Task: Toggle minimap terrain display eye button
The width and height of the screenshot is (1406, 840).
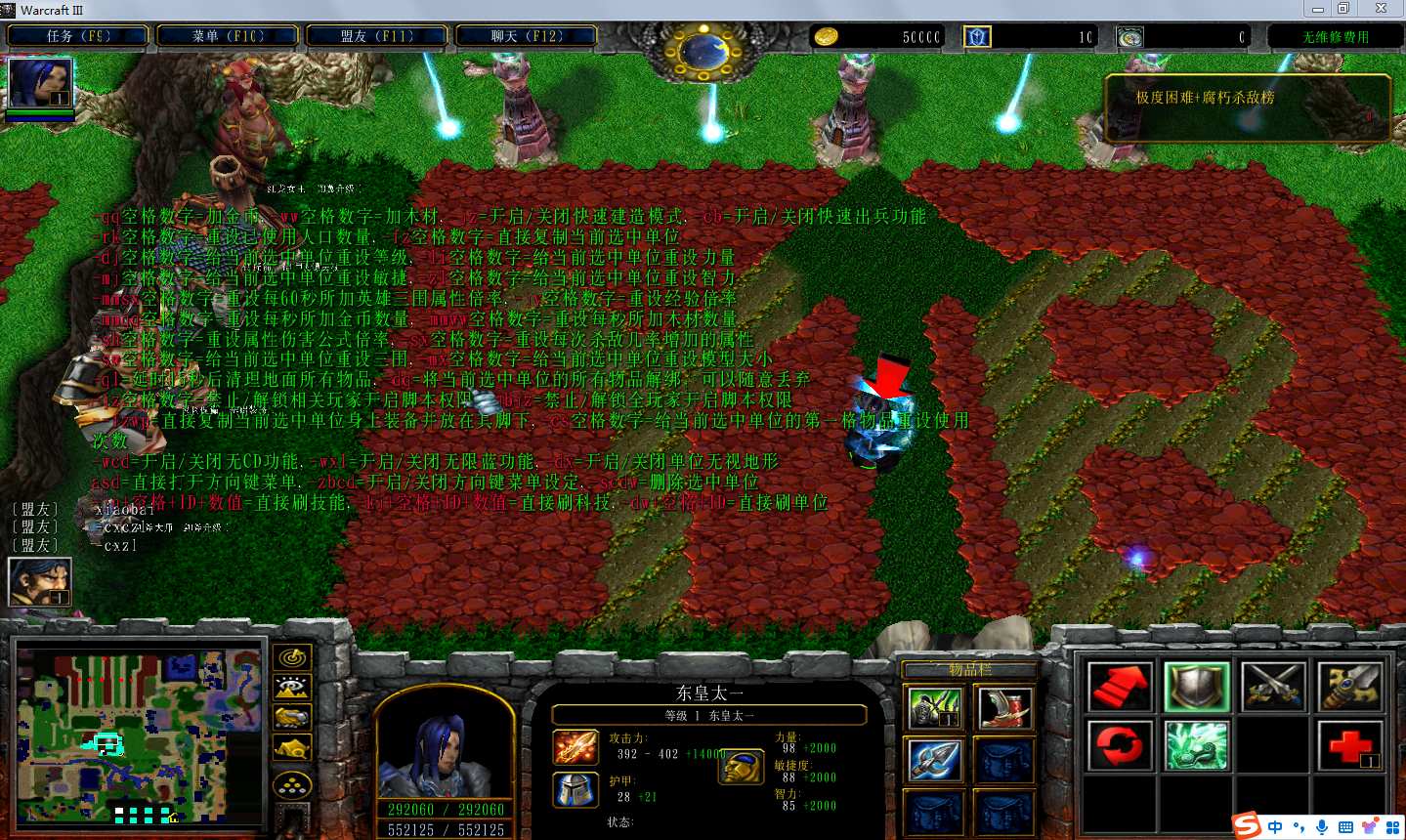Action: pyautogui.click(x=292, y=689)
